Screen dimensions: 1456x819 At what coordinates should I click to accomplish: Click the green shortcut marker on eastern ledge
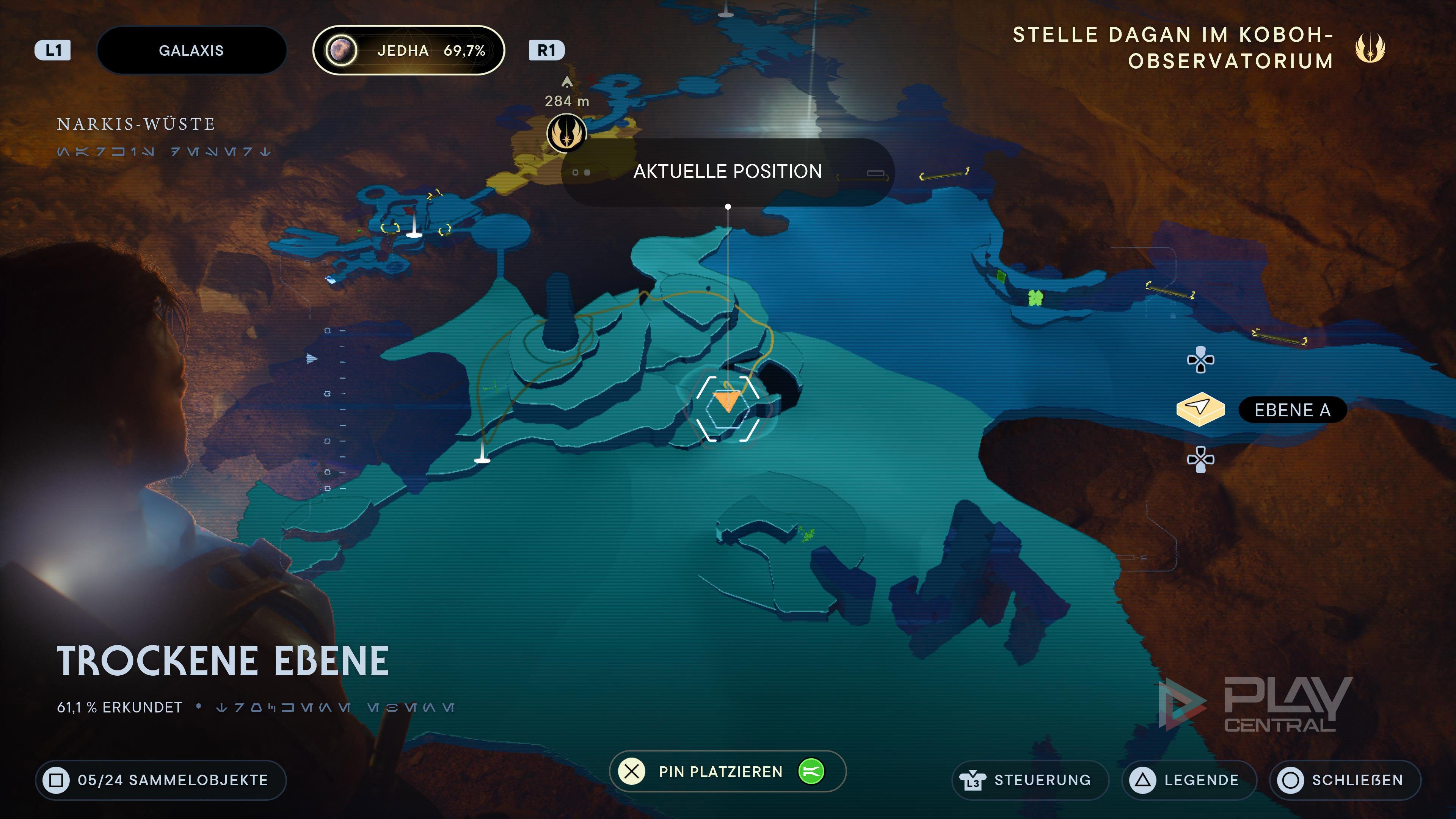tap(1035, 297)
